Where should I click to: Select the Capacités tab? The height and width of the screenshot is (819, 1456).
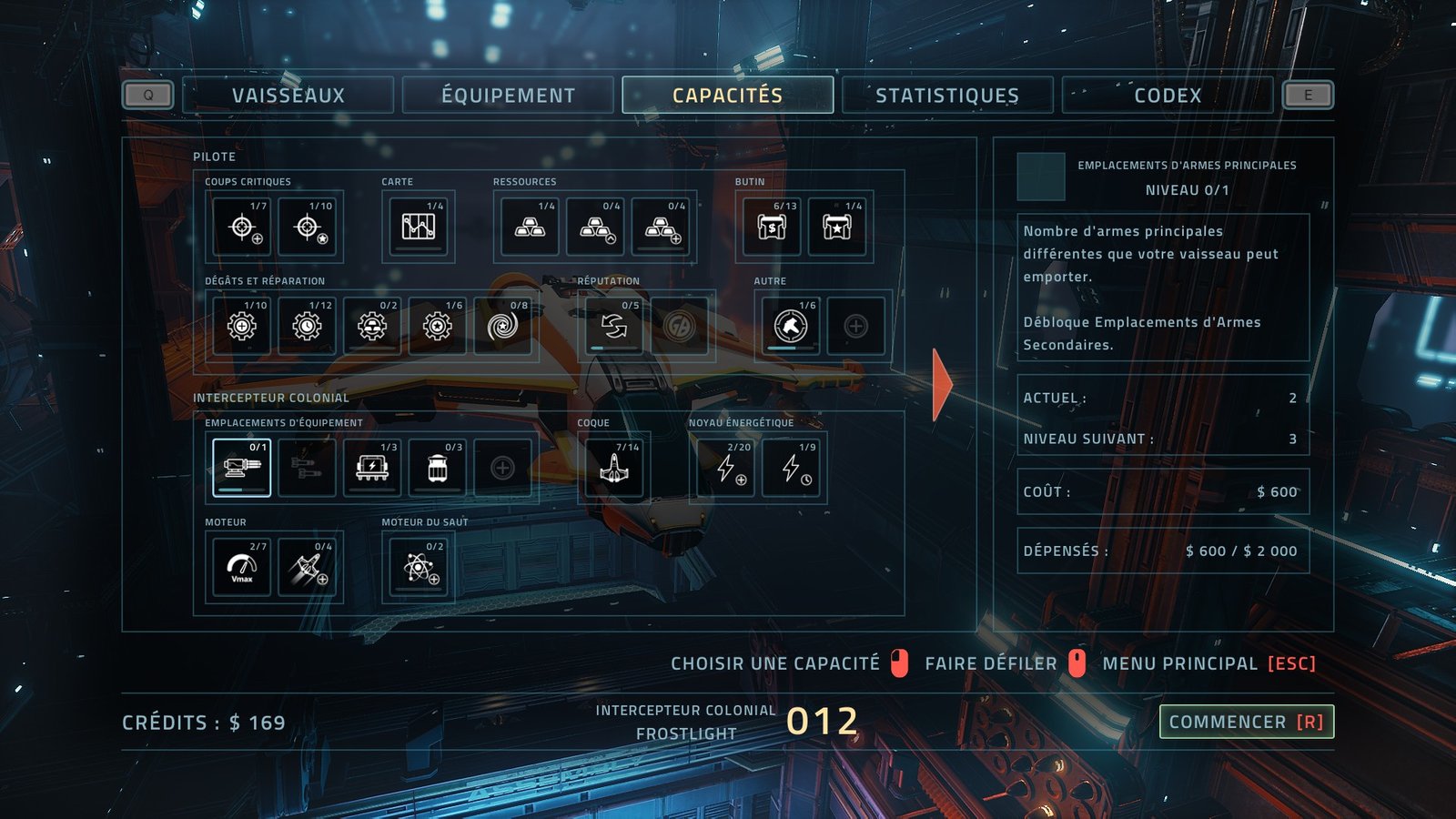pyautogui.click(x=727, y=96)
